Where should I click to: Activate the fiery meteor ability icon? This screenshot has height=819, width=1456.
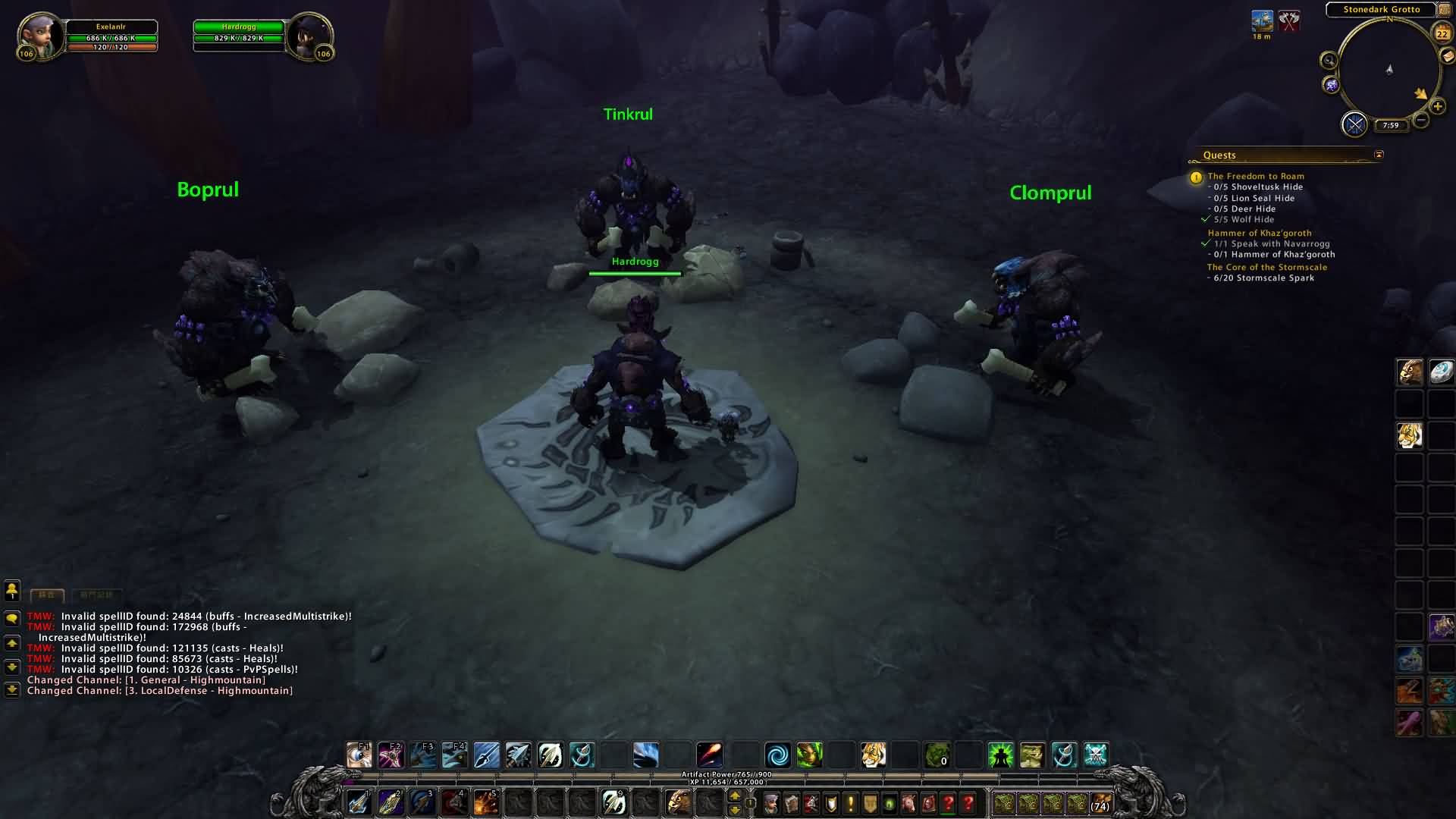709,755
